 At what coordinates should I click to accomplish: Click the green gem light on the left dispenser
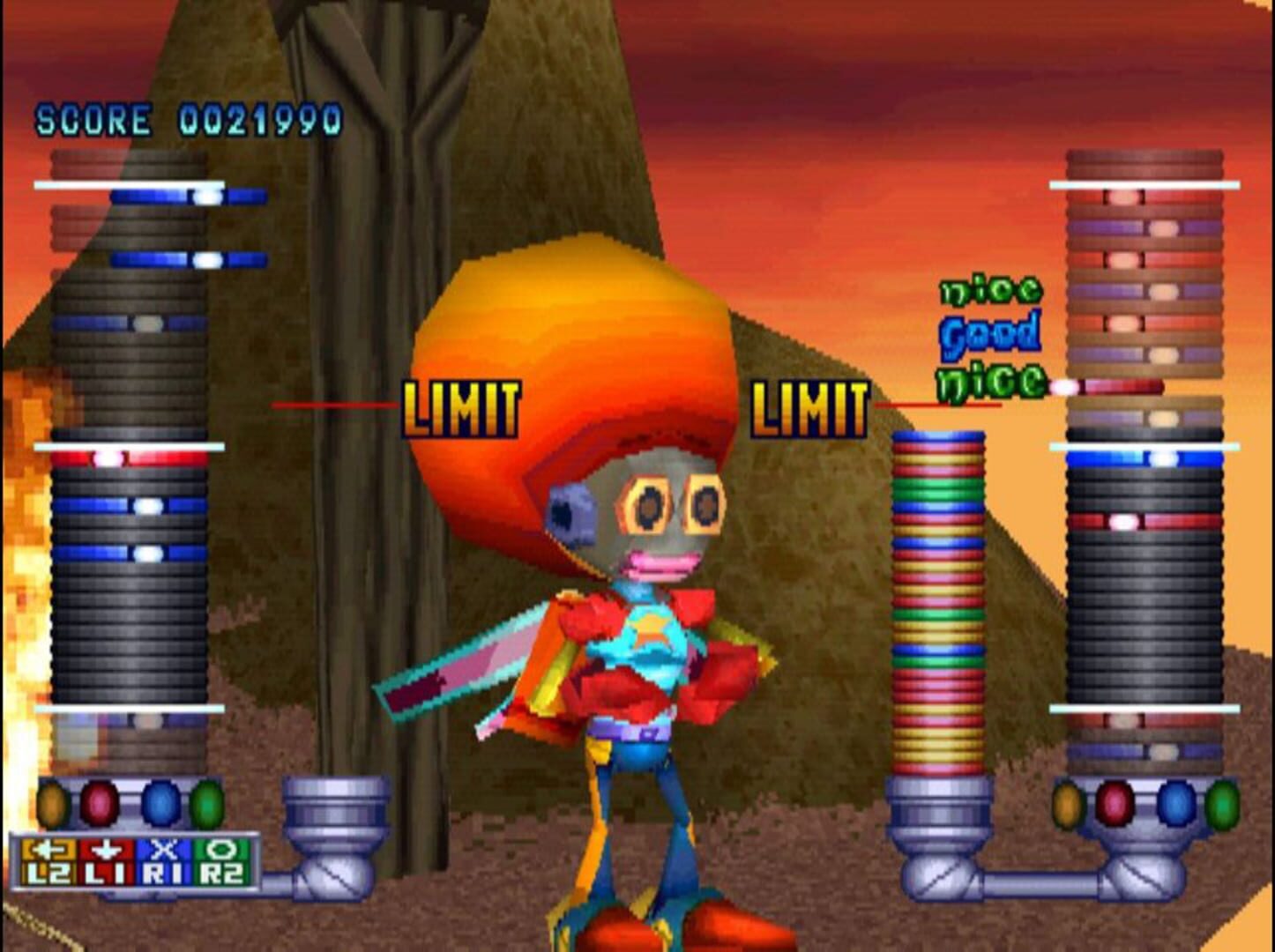point(207,804)
